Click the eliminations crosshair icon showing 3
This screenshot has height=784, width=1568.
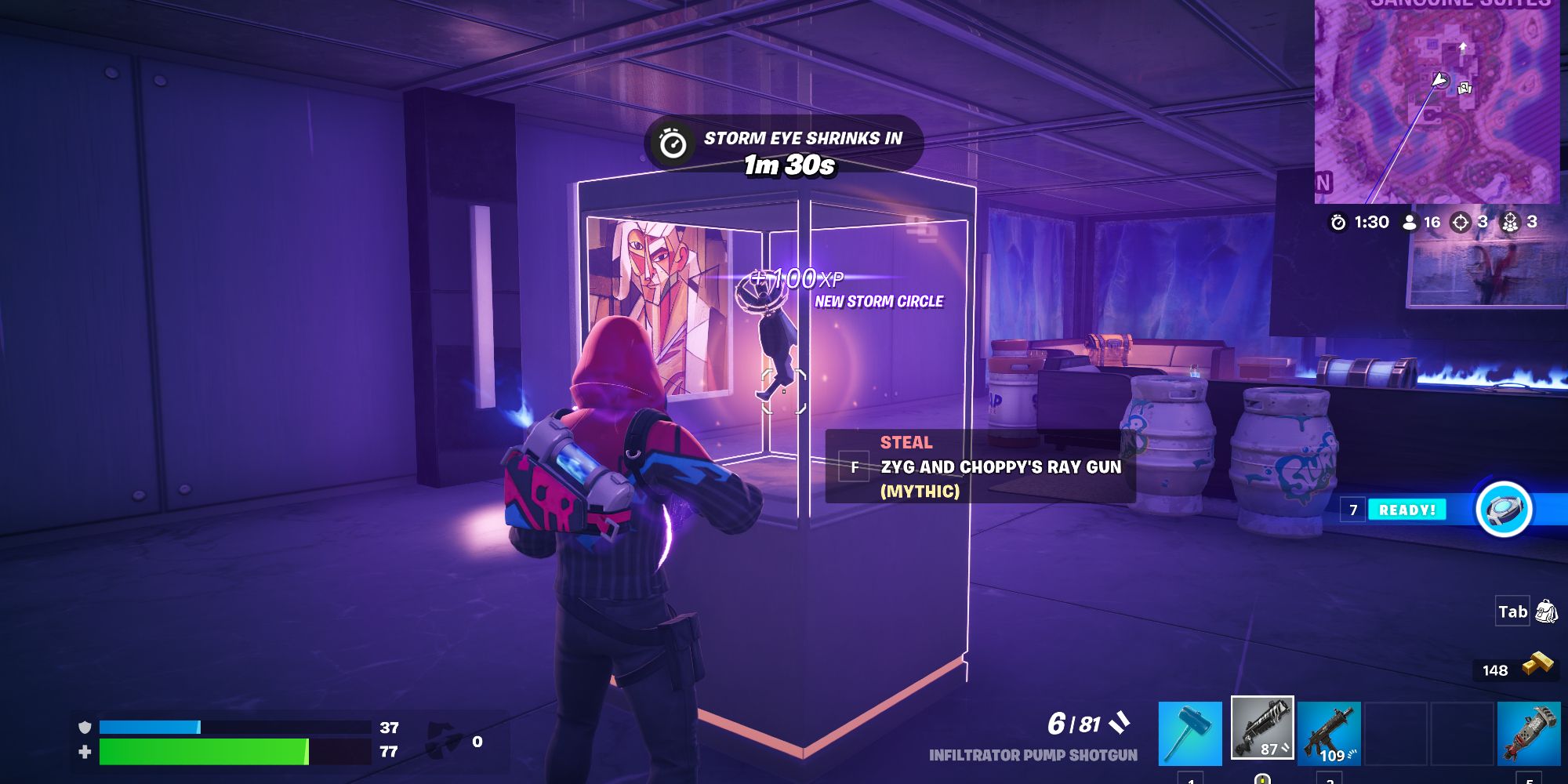tap(1460, 221)
